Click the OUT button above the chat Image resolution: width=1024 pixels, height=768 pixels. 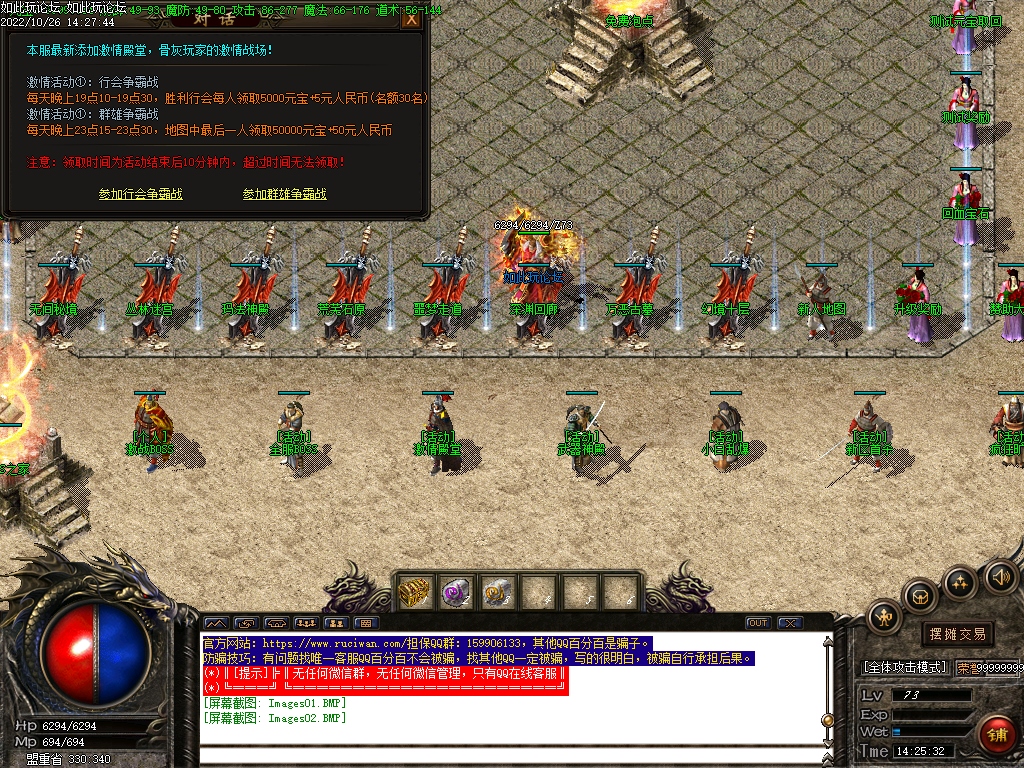758,623
